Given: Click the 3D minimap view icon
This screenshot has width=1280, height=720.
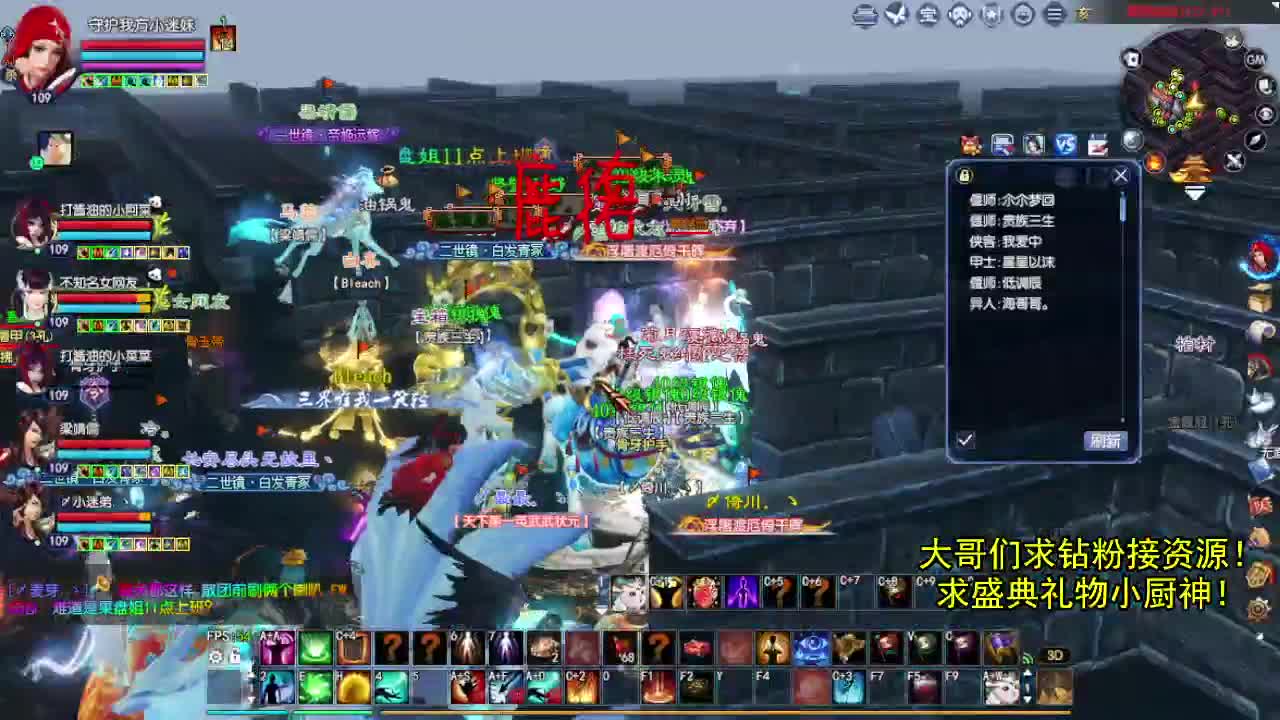Looking at the screenshot, I should click(1056, 655).
